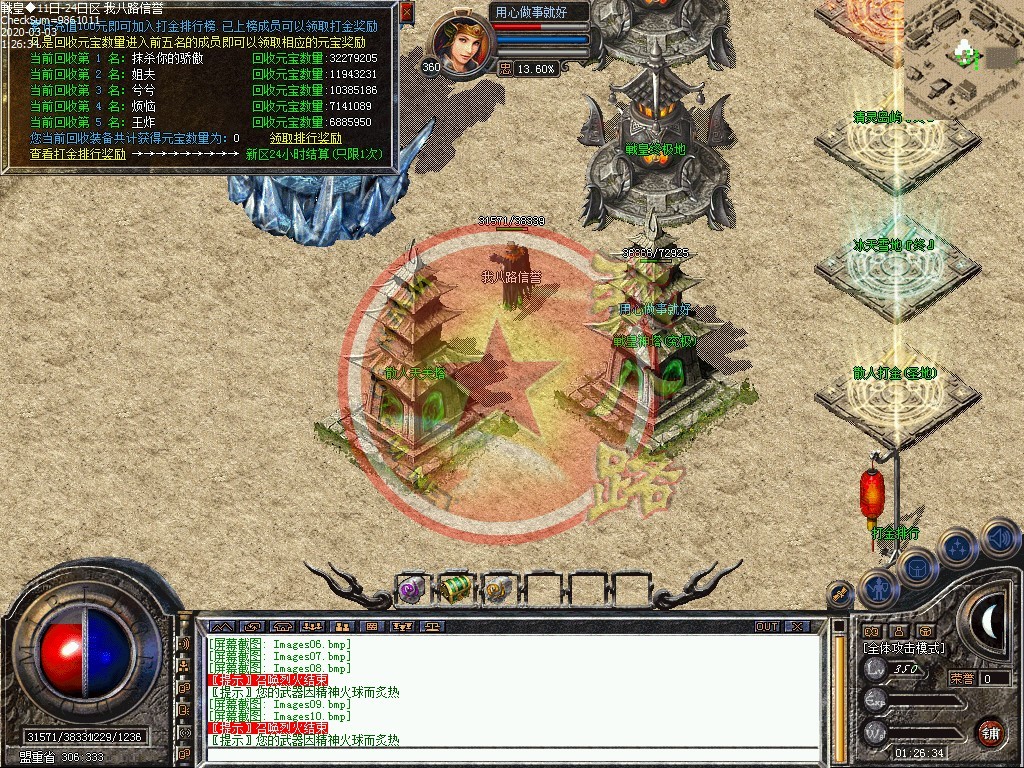Close the gold ranking panel

coord(406,12)
